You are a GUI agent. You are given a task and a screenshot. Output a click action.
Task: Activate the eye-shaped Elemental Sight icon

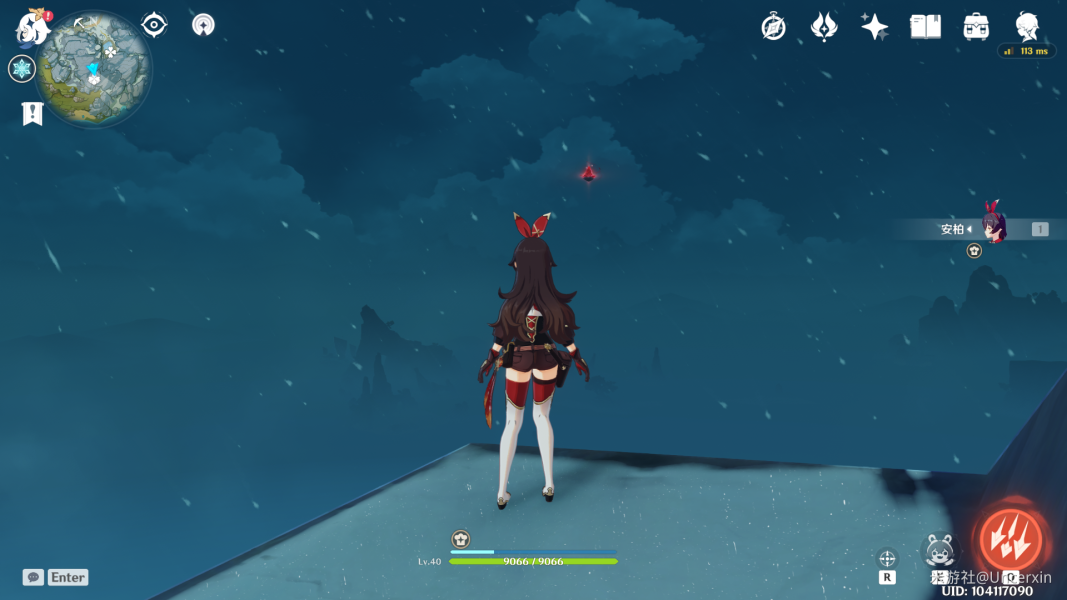tap(154, 25)
